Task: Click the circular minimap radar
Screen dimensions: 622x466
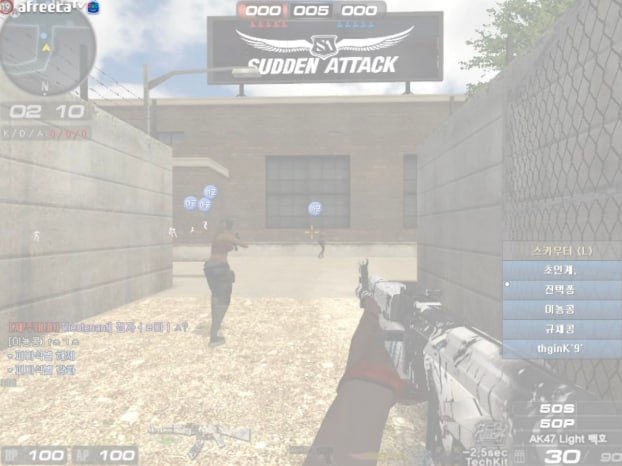Action: 48,50
